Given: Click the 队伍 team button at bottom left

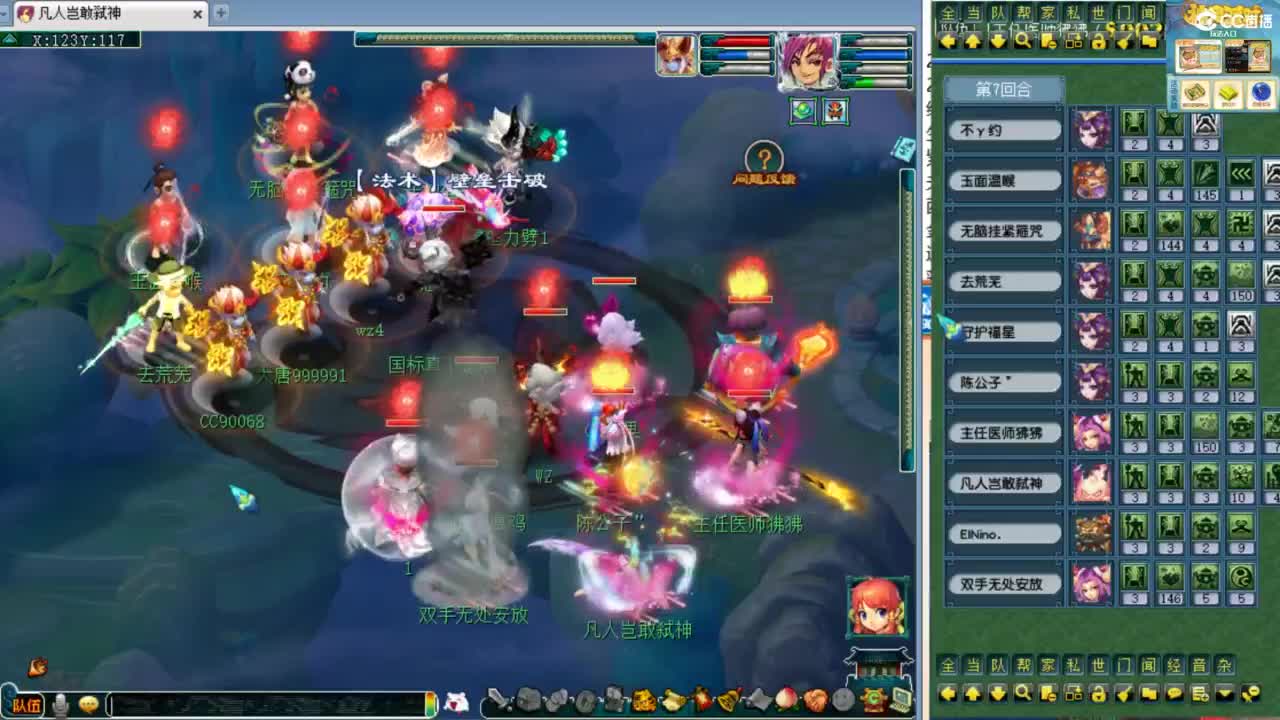Looking at the screenshot, I should [27, 703].
